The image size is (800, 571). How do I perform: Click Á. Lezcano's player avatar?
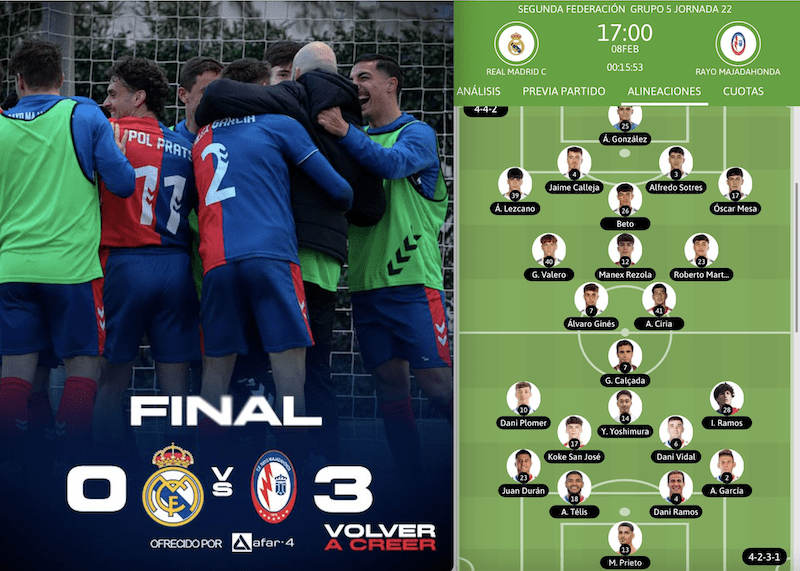516,182
